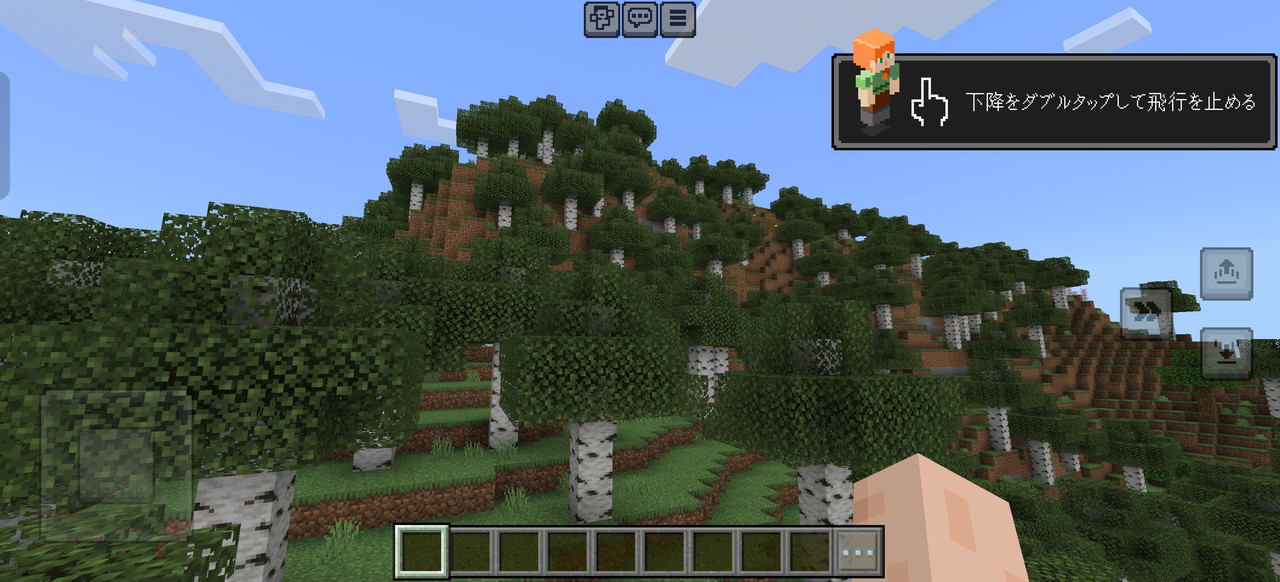This screenshot has width=1280, height=582.
Task: Open inventory with the three-dots hotbar button
Action: pos(859,552)
